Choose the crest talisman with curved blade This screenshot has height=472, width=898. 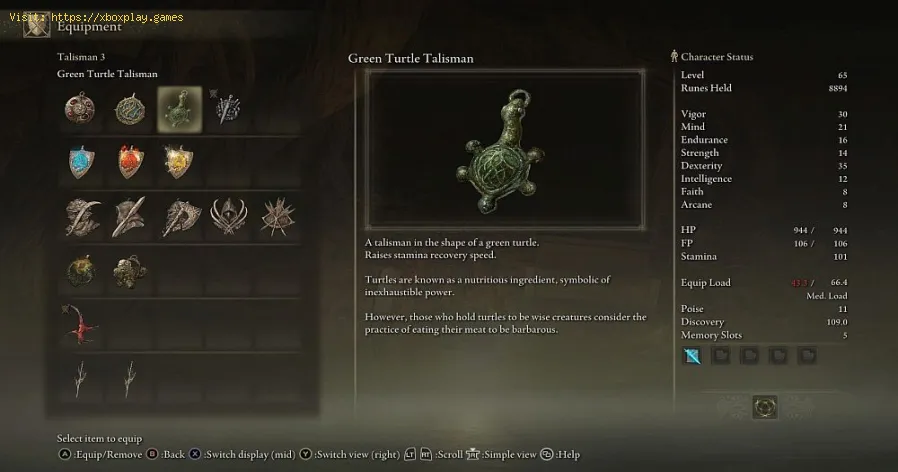(80, 216)
